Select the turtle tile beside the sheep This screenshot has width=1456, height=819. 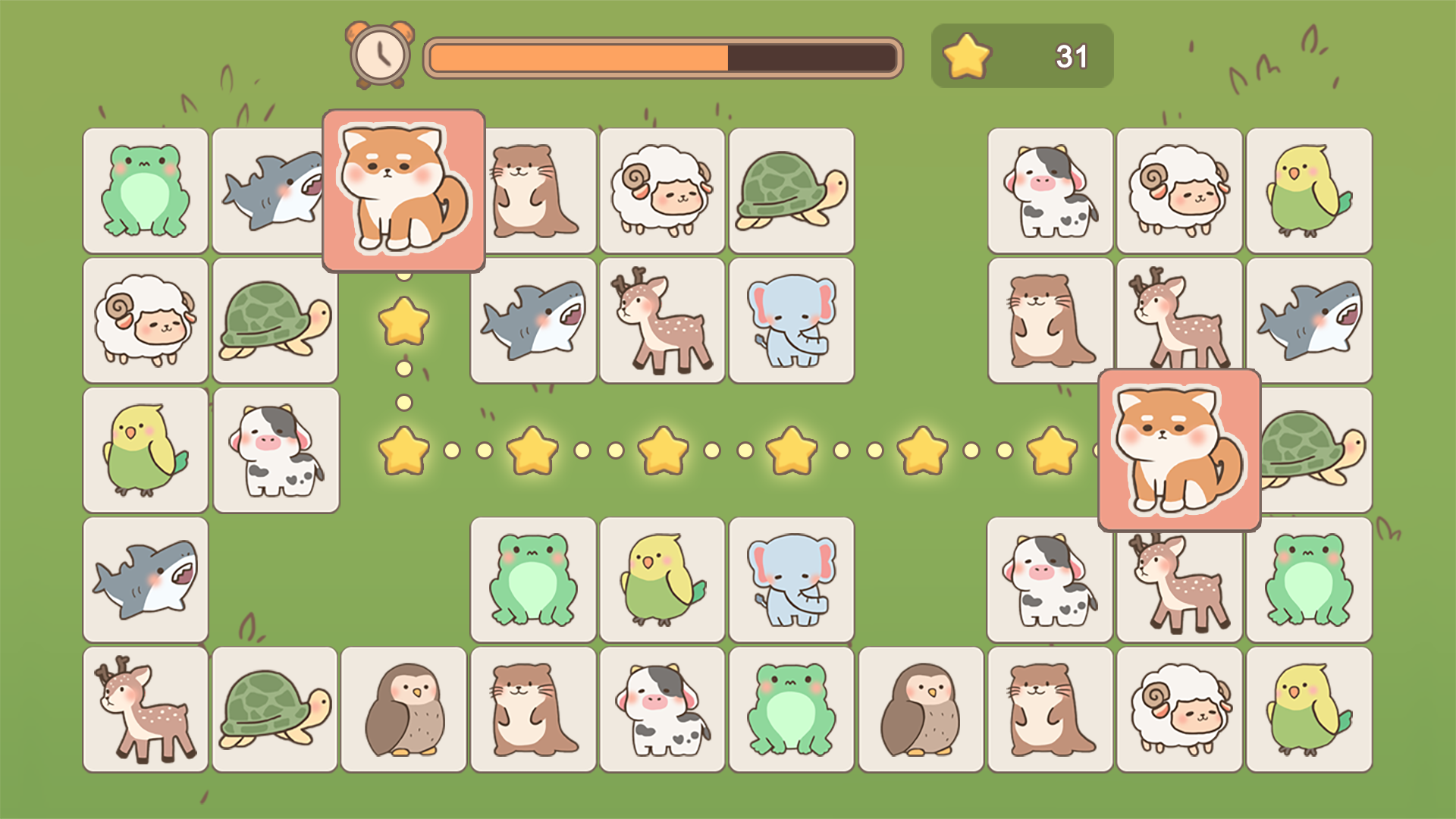pyautogui.click(x=792, y=190)
